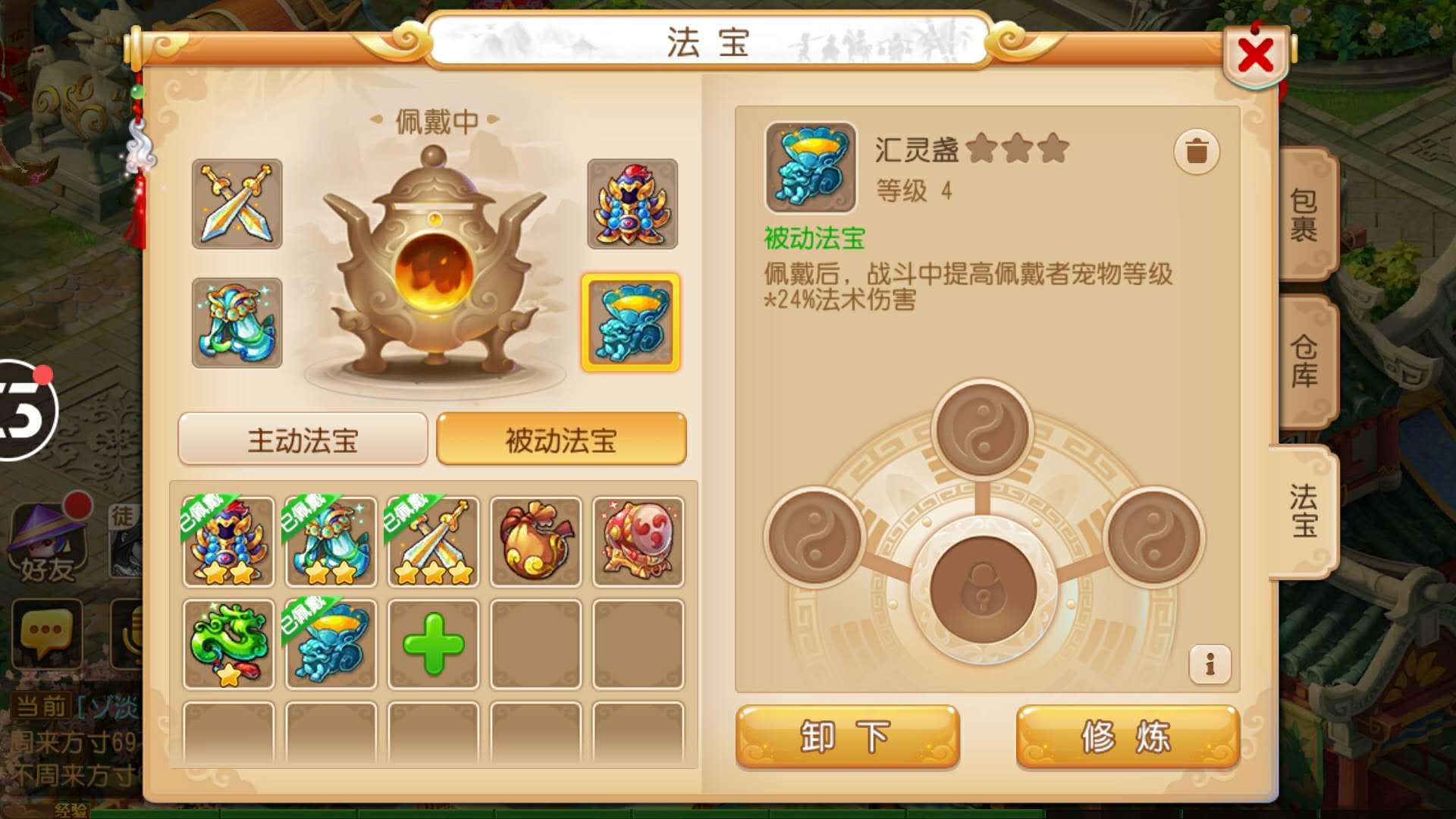Open the info panel via the i icon
This screenshot has width=1456, height=819.
[1211, 664]
